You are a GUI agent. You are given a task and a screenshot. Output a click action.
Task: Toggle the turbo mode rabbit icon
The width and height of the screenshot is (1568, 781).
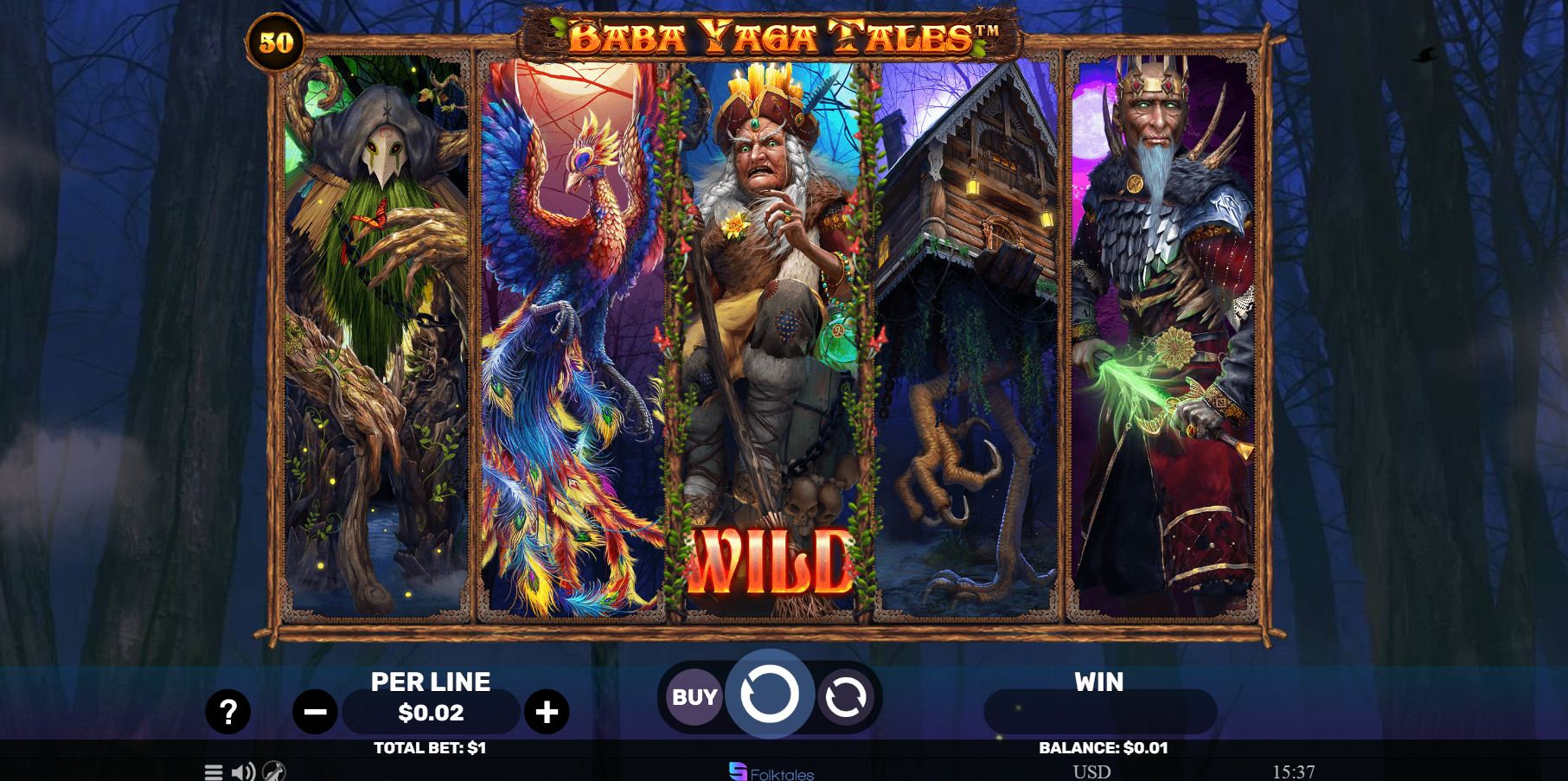(x=273, y=771)
